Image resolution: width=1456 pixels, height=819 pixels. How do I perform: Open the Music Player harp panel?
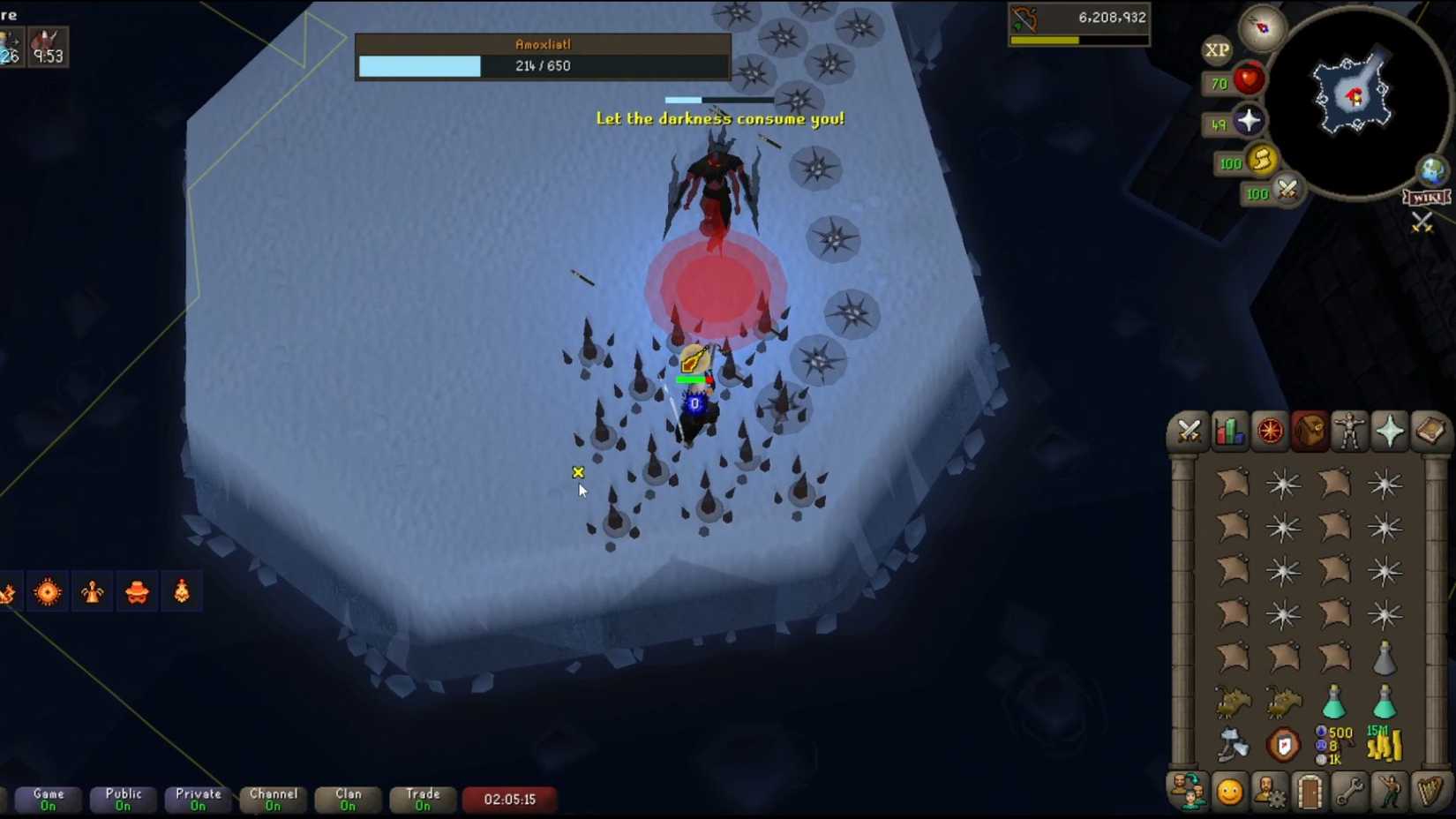[x=1430, y=793]
